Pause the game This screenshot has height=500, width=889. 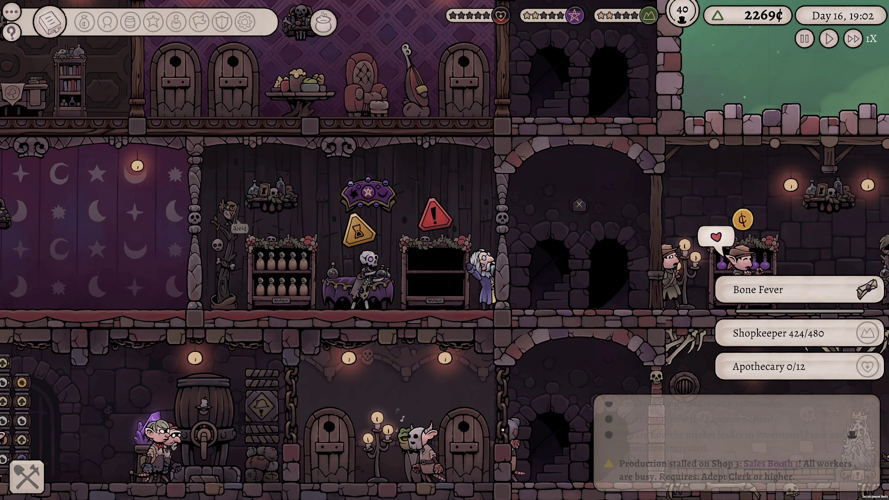click(805, 39)
